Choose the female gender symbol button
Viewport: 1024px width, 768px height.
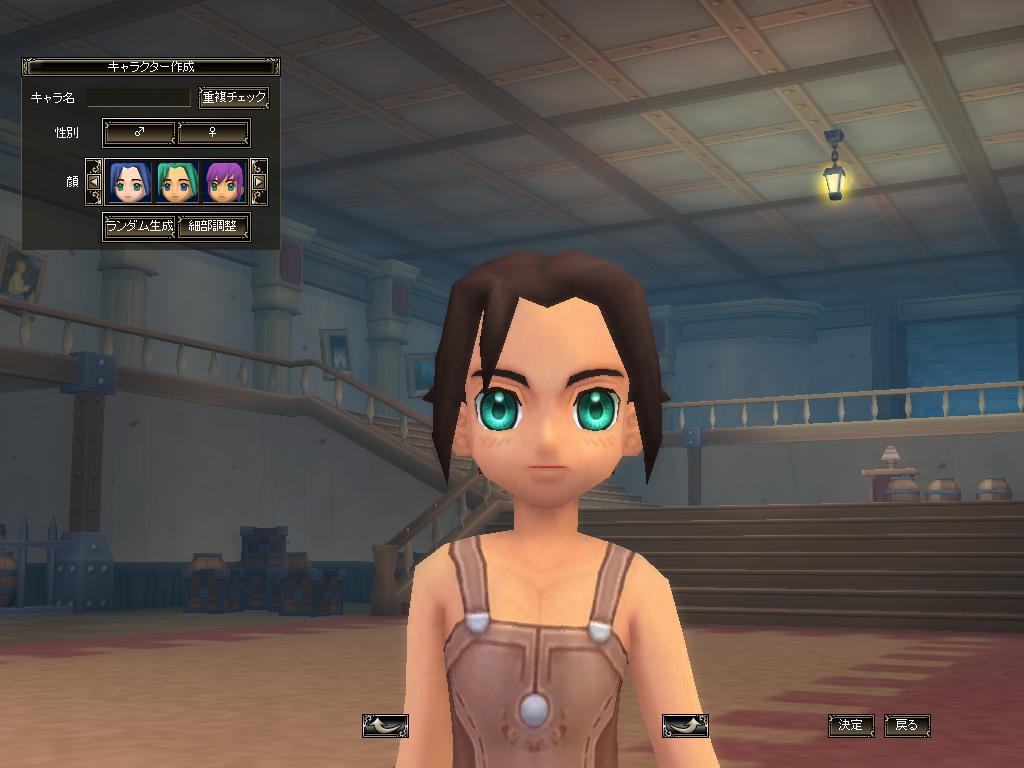pyautogui.click(x=213, y=132)
